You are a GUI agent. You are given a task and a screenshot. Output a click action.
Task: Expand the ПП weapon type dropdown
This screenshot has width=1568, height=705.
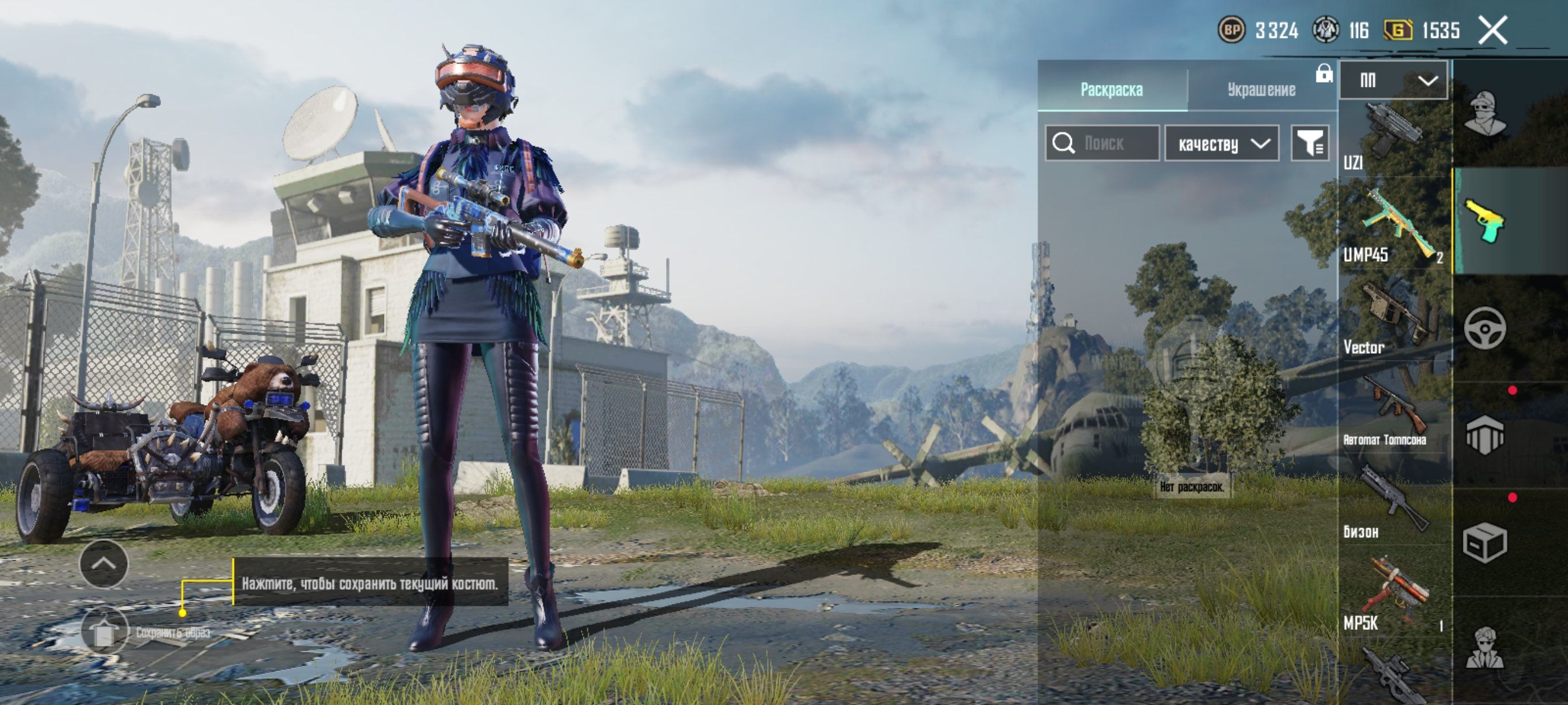click(1393, 80)
